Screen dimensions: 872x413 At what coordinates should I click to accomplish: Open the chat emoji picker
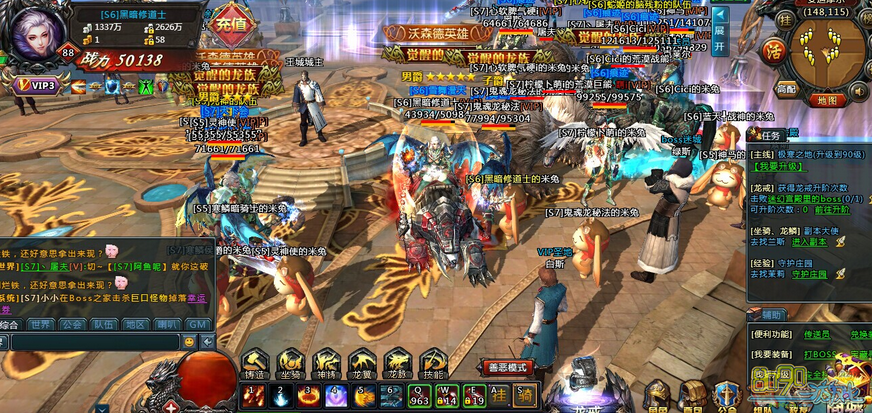click(188, 342)
